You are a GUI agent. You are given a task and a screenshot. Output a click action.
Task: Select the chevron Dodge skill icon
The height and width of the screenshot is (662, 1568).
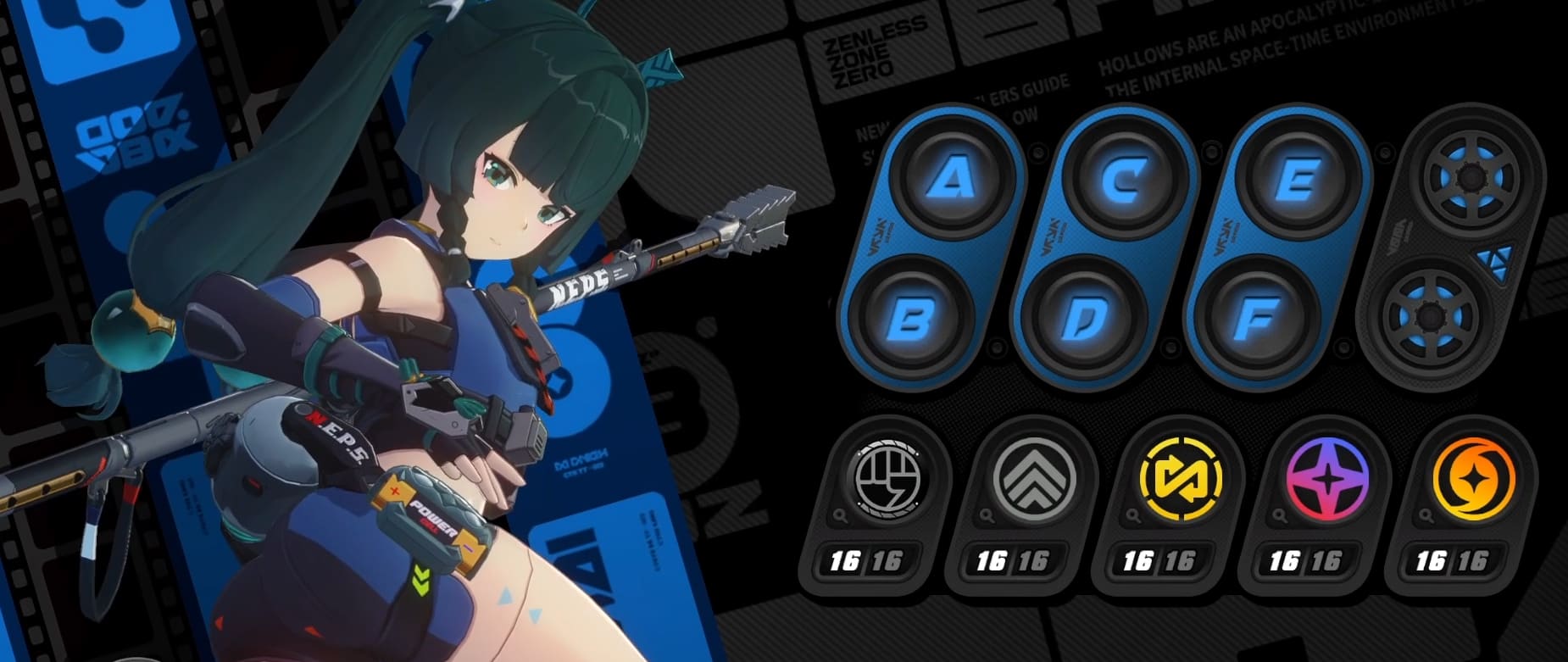click(x=1035, y=480)
